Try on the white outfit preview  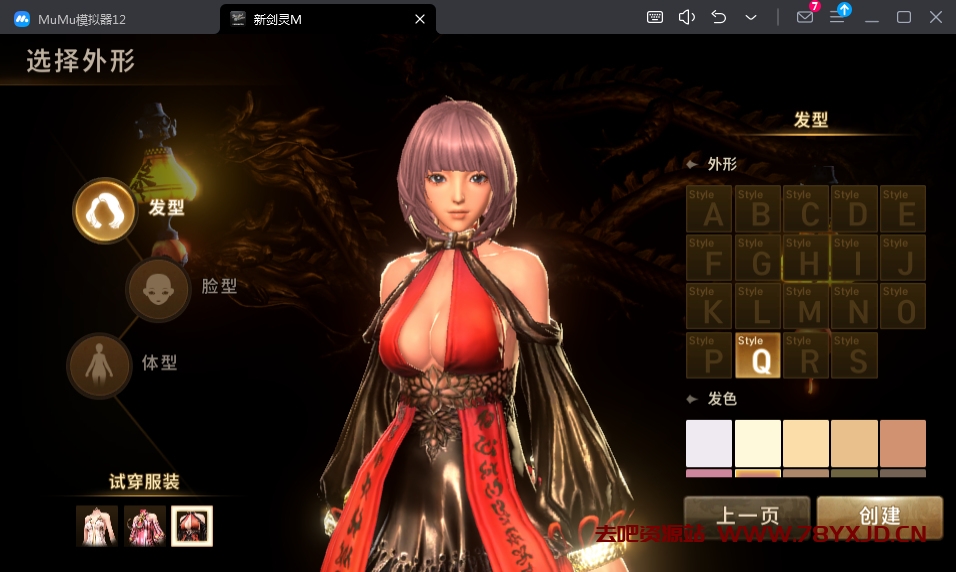(97, 526)
